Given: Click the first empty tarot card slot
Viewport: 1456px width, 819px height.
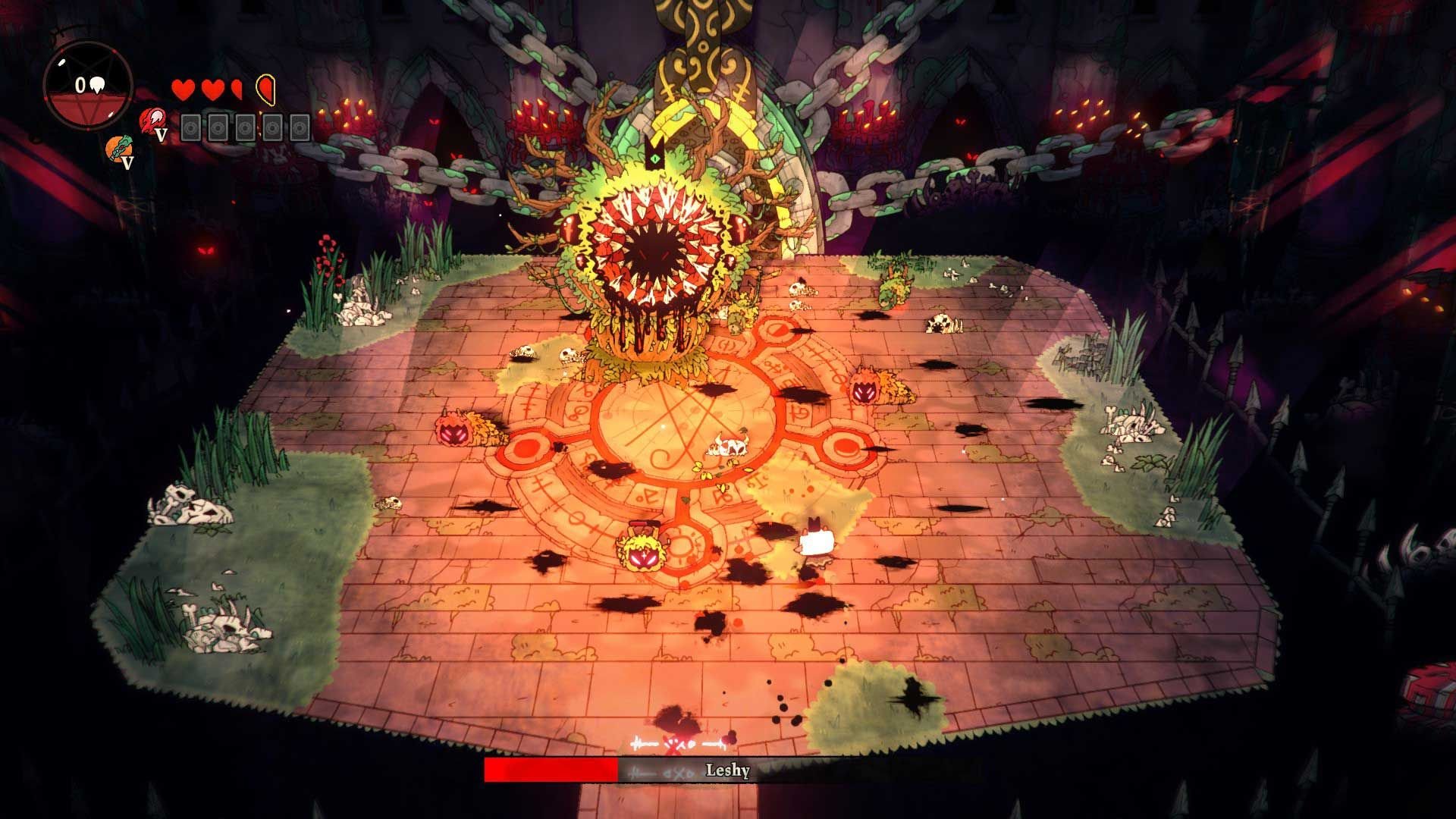Looking at the screenshot, I should click(x=190, y=127).
